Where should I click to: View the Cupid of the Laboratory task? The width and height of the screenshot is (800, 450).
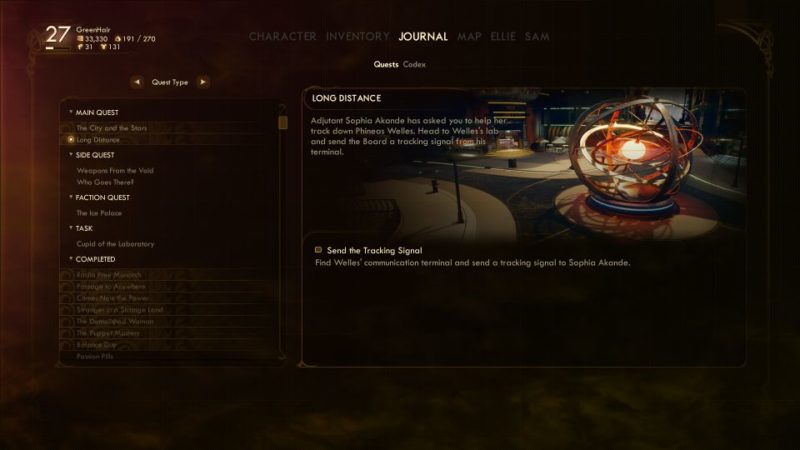[x=115, y=244]
